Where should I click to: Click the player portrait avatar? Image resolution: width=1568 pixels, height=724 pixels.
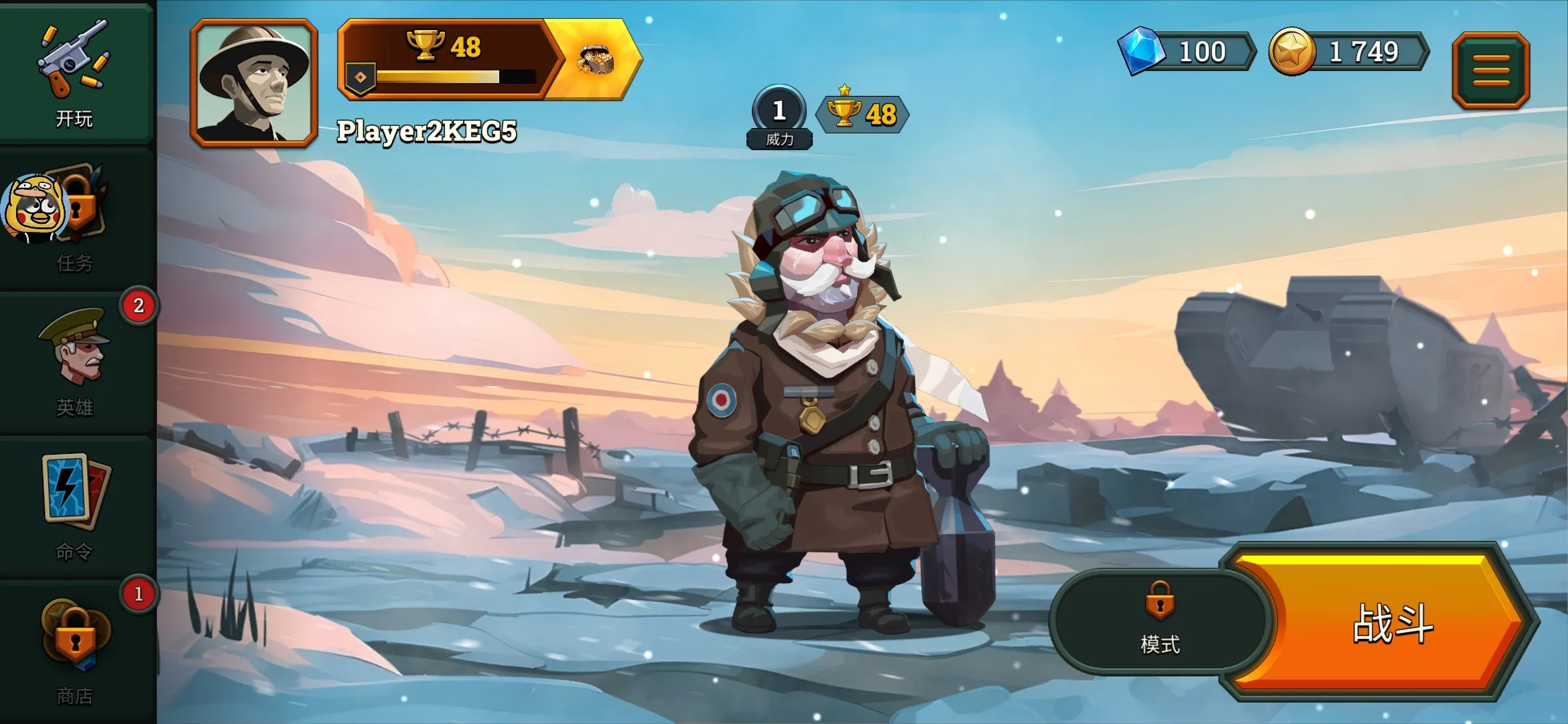click(254, 82)
